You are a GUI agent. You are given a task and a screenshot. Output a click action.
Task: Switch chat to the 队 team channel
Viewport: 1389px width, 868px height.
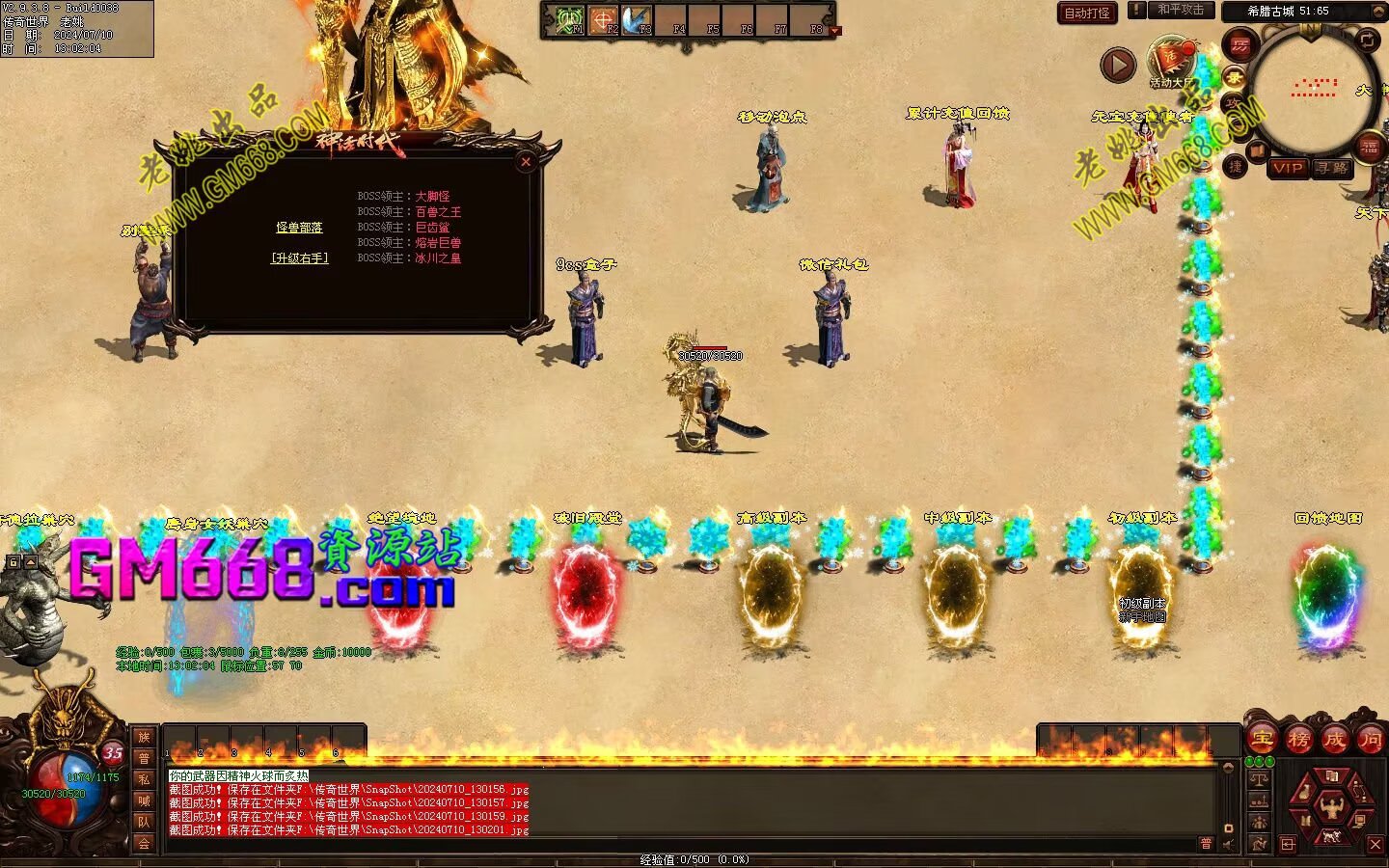[x=144, y=822]
